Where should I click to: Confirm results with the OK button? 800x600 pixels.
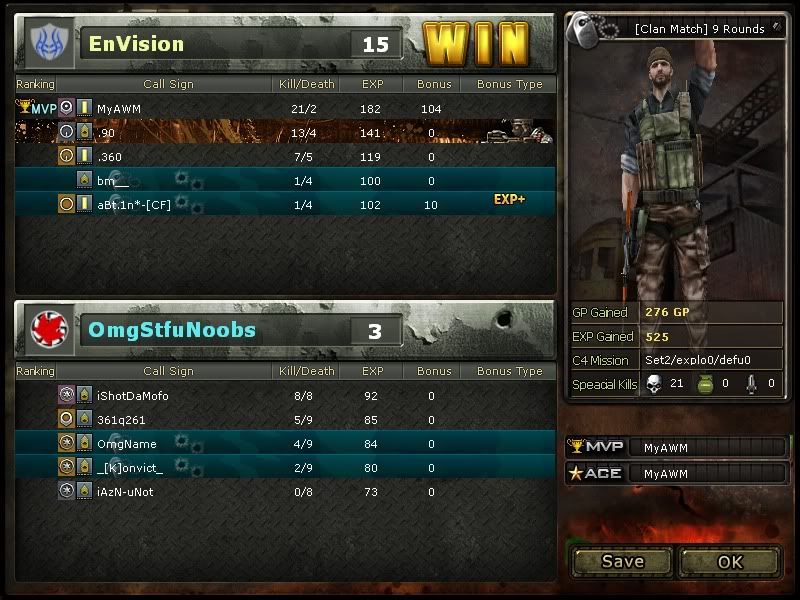point(730,562)
